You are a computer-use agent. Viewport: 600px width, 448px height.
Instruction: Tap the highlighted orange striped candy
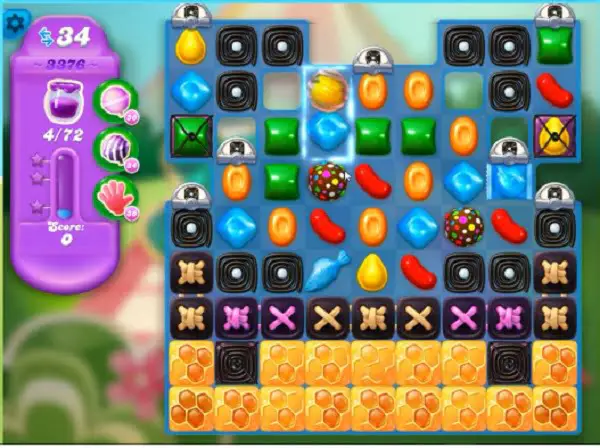[x=326, y=90]
